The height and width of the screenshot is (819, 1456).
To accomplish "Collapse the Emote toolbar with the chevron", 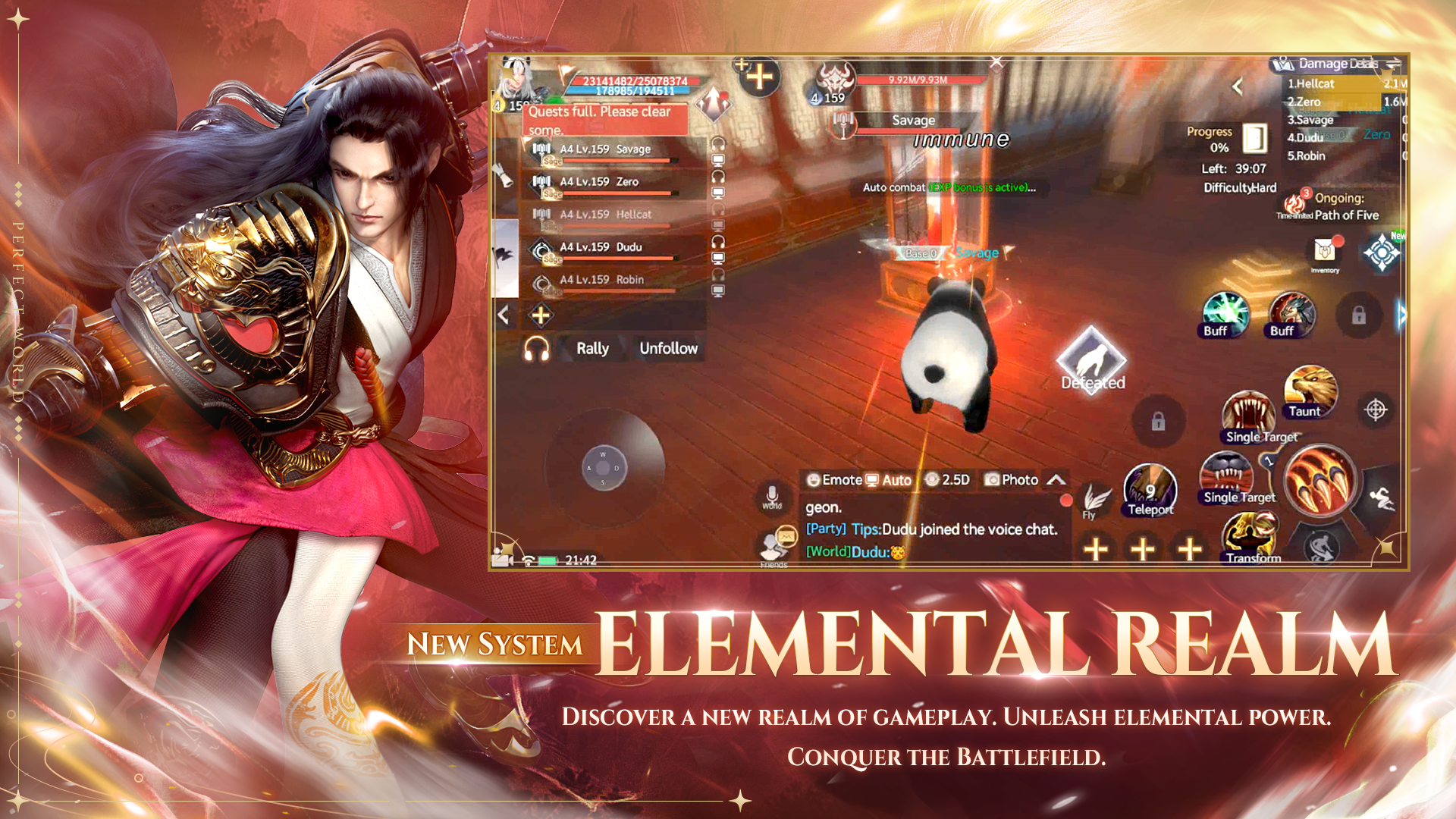I will 1056,479.
